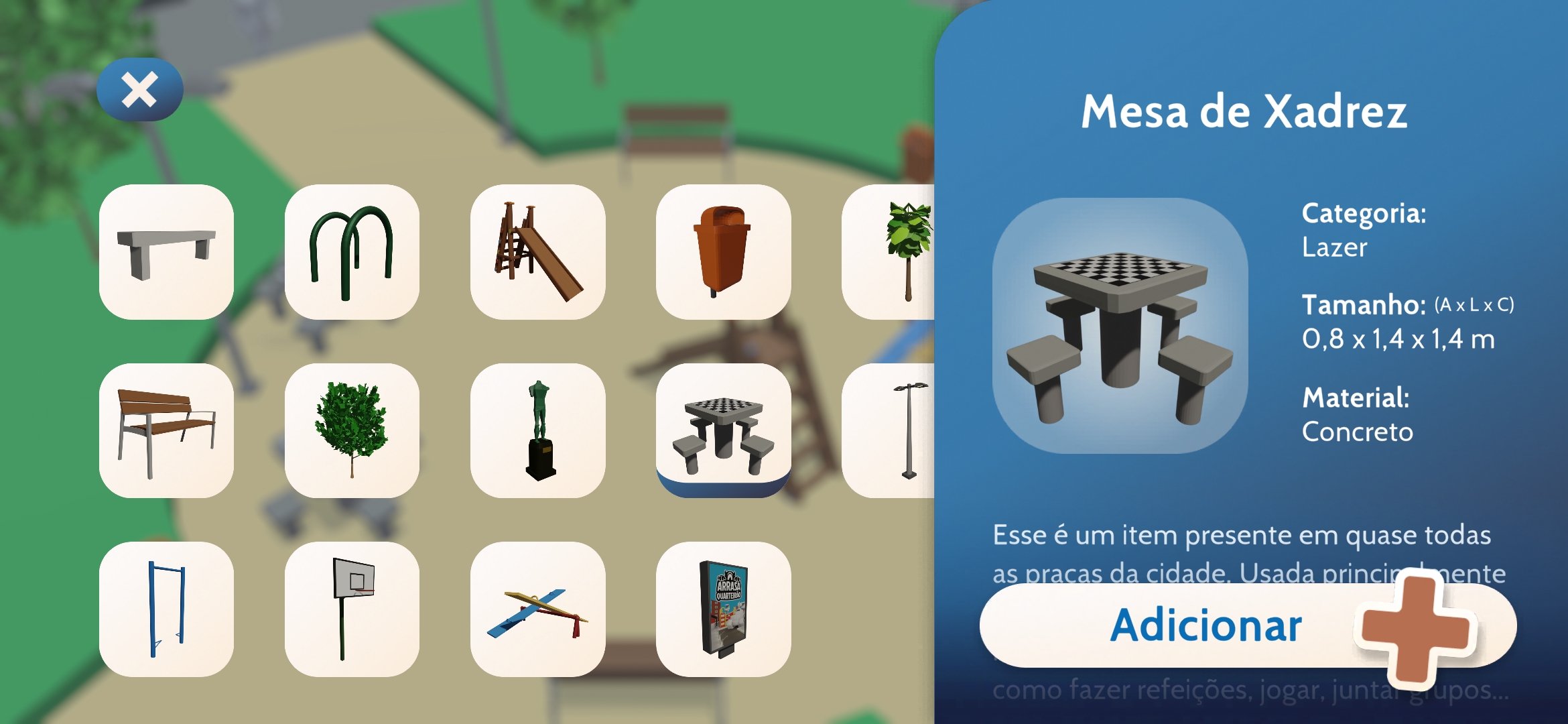View the Mesa de Xadrez preview thumbnail
1568x724 pixels.
[1124, 326]
